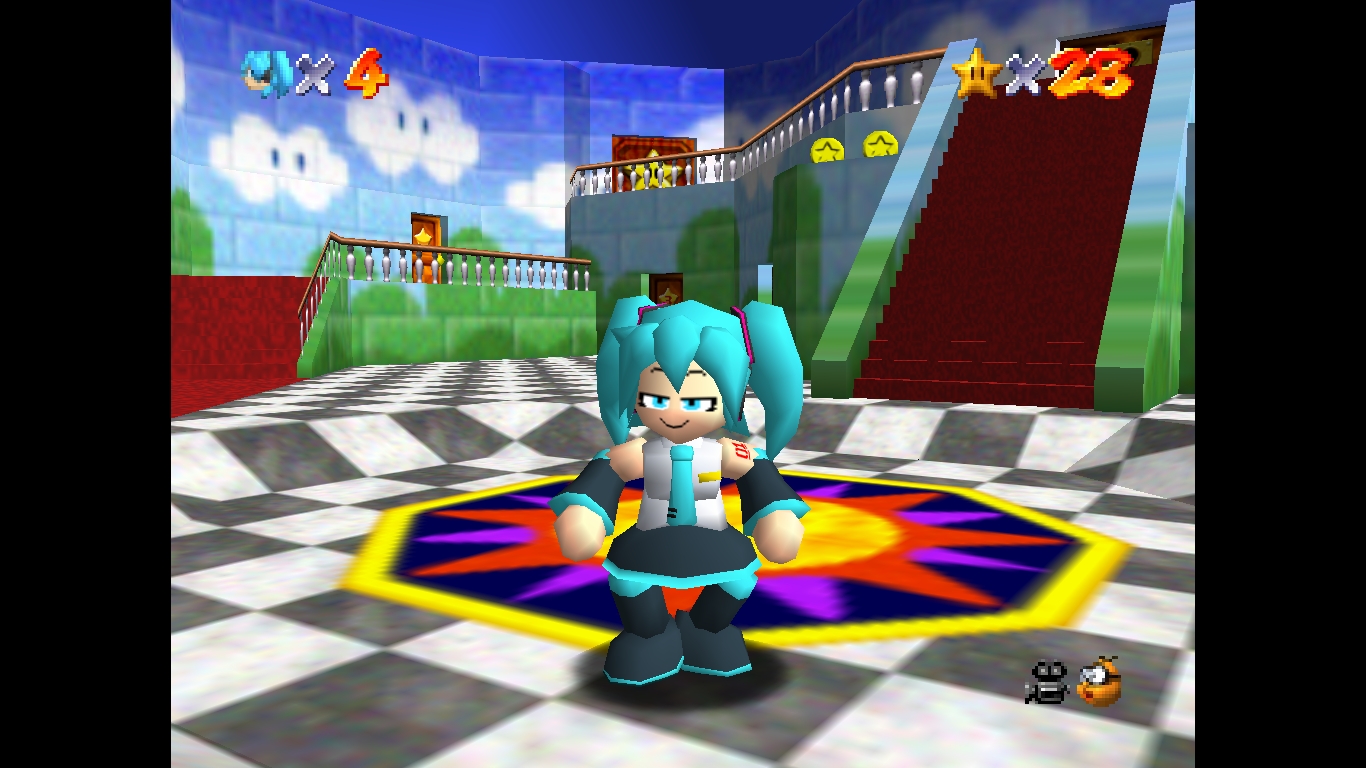Click the Miku head lives icon
Viewport: 1366px width, 768px height.
[x=266, y=74]
